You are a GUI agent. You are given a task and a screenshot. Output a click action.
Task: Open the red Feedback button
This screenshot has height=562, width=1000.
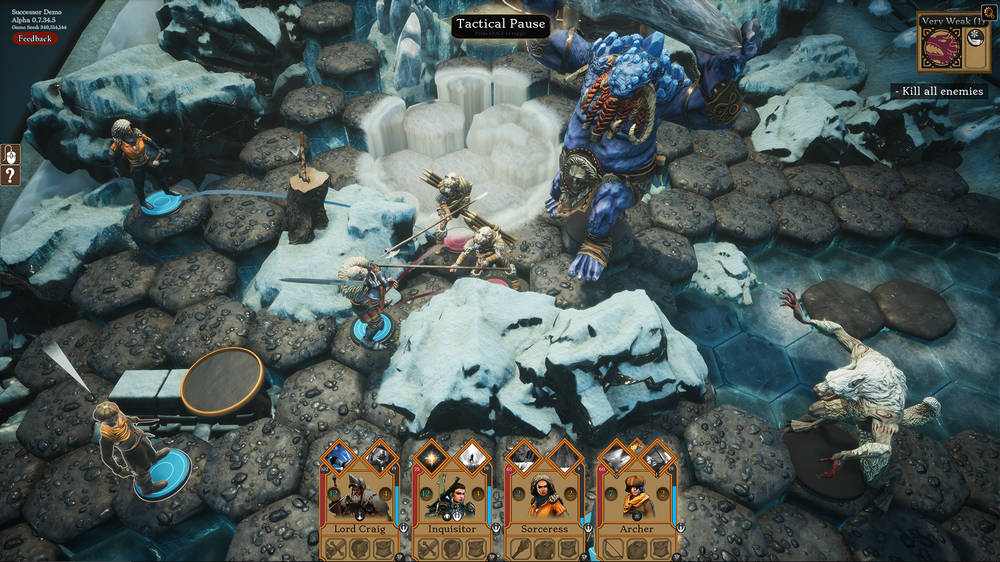(36, 39)
